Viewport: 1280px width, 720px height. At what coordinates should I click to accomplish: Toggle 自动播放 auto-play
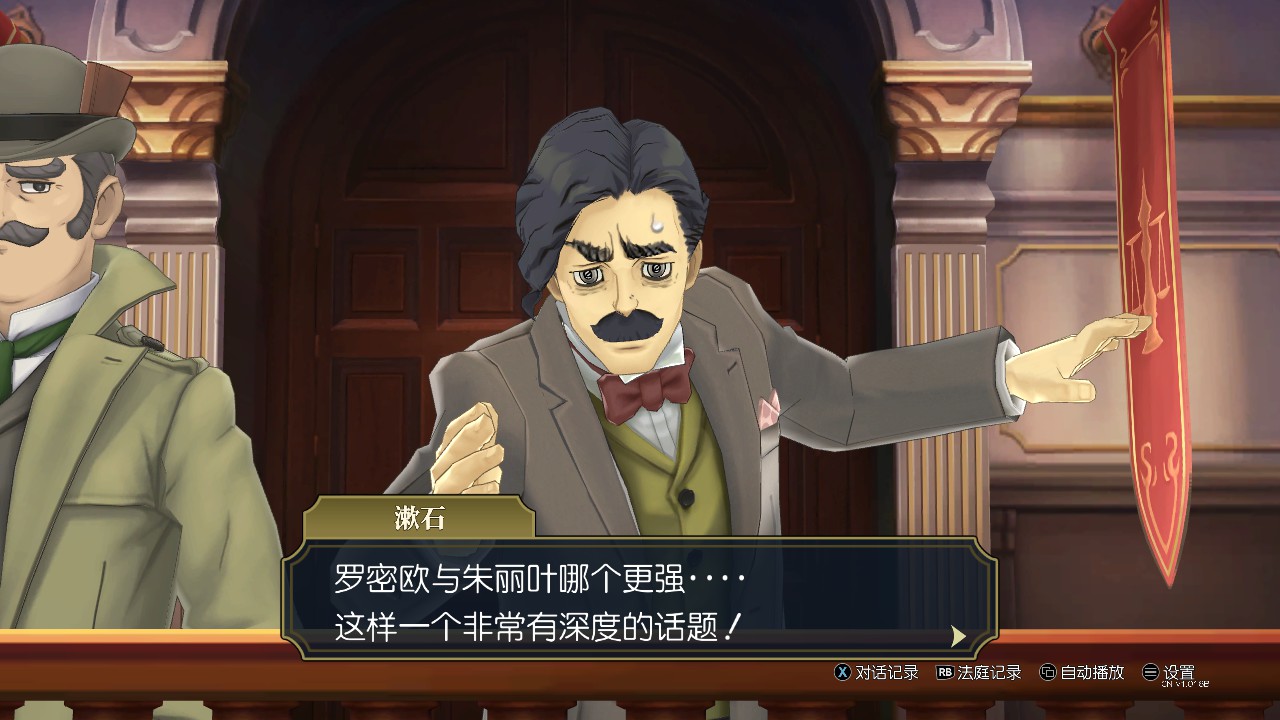(1082, 673)
